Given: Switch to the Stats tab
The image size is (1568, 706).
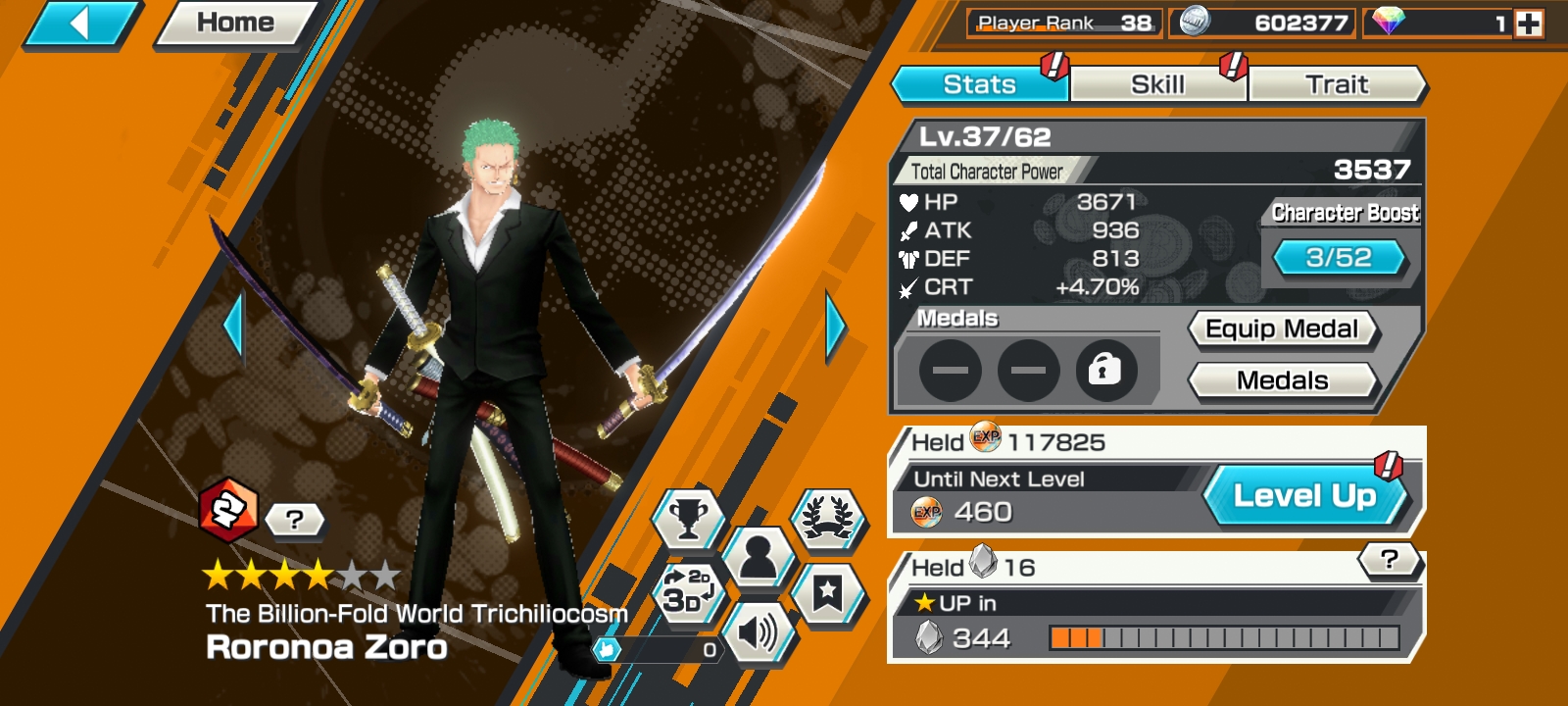Looking at the screenshot, I should pos(978,85).
